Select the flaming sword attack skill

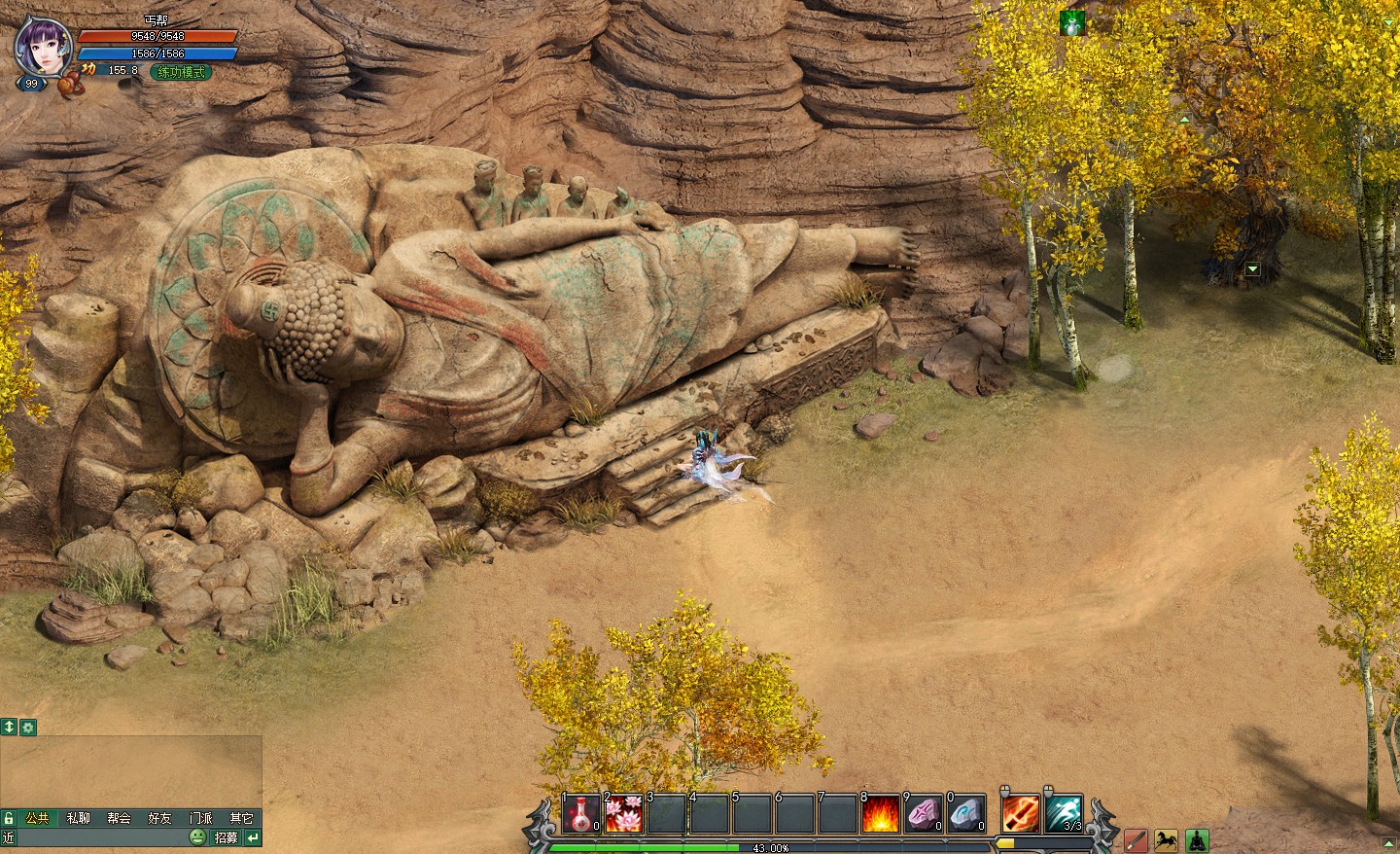1020,813
